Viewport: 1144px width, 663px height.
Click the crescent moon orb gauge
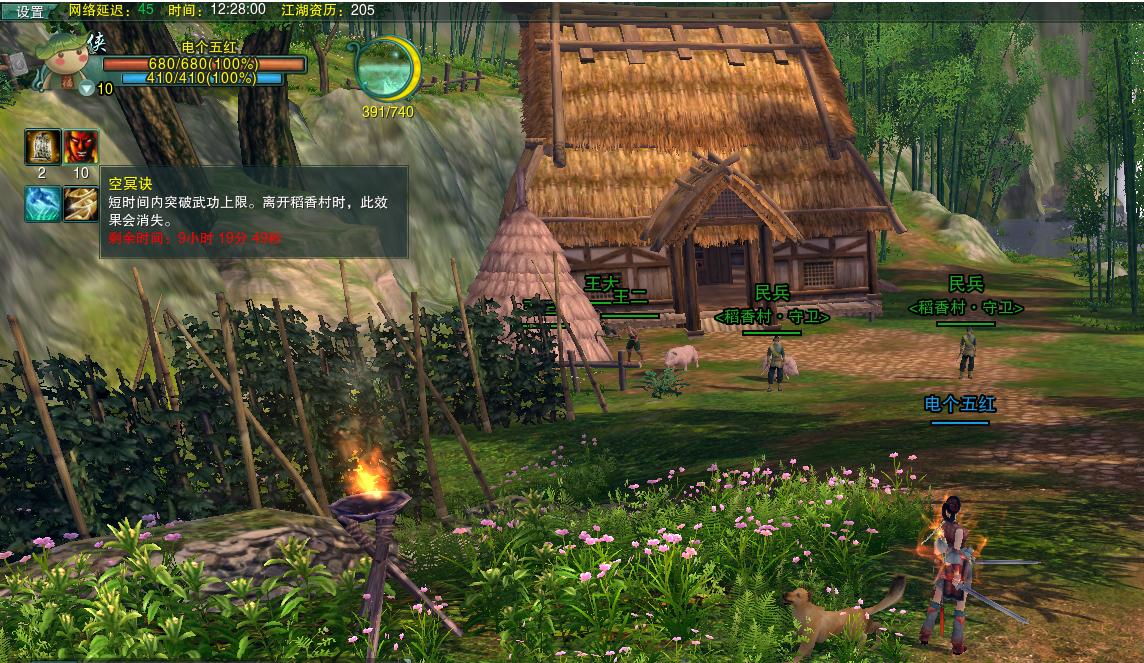pyautogui.click(x=386, y=68)
